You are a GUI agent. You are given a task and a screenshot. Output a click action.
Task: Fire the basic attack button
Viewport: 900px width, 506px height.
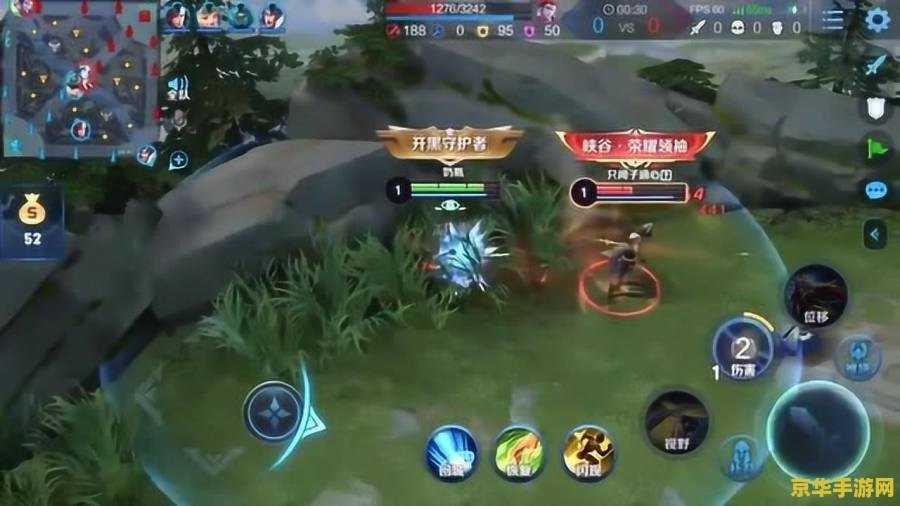817,428
